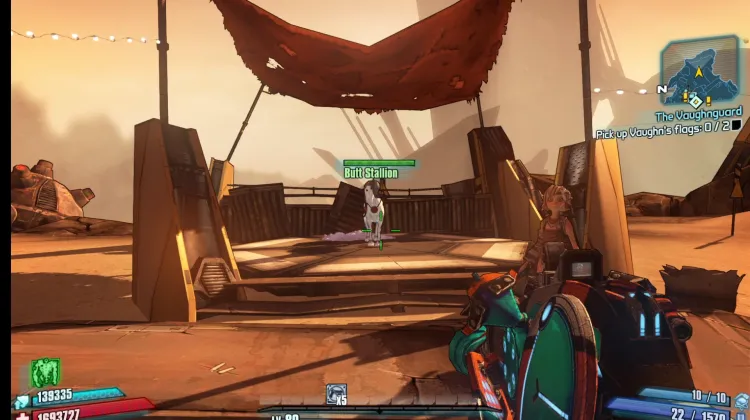Click the green action skill icon
This screenshot has width=750, height=420.
point(46,372)
